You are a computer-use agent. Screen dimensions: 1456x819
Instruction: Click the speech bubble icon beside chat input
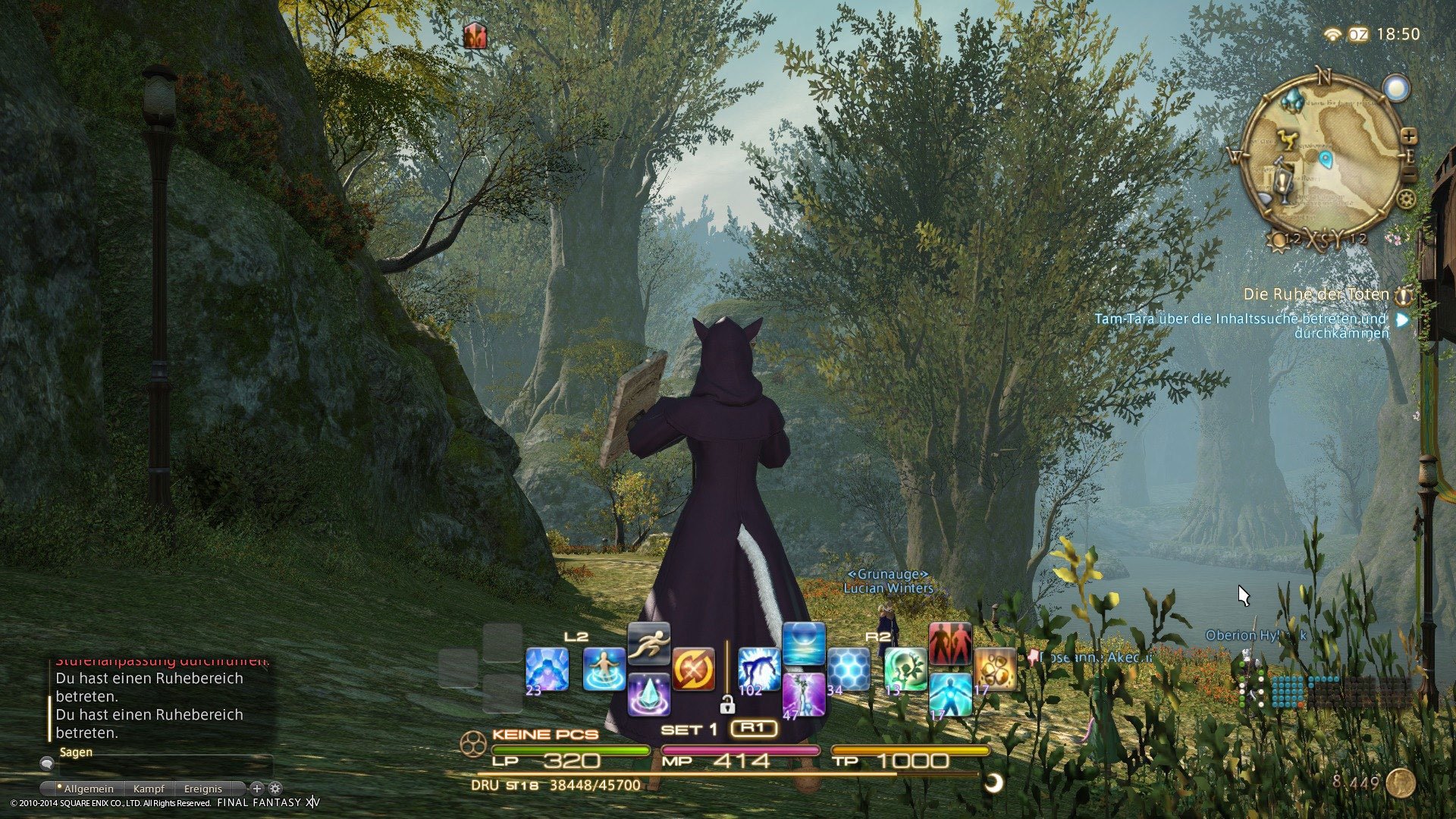pyautogui.click(x=48, y=764)
